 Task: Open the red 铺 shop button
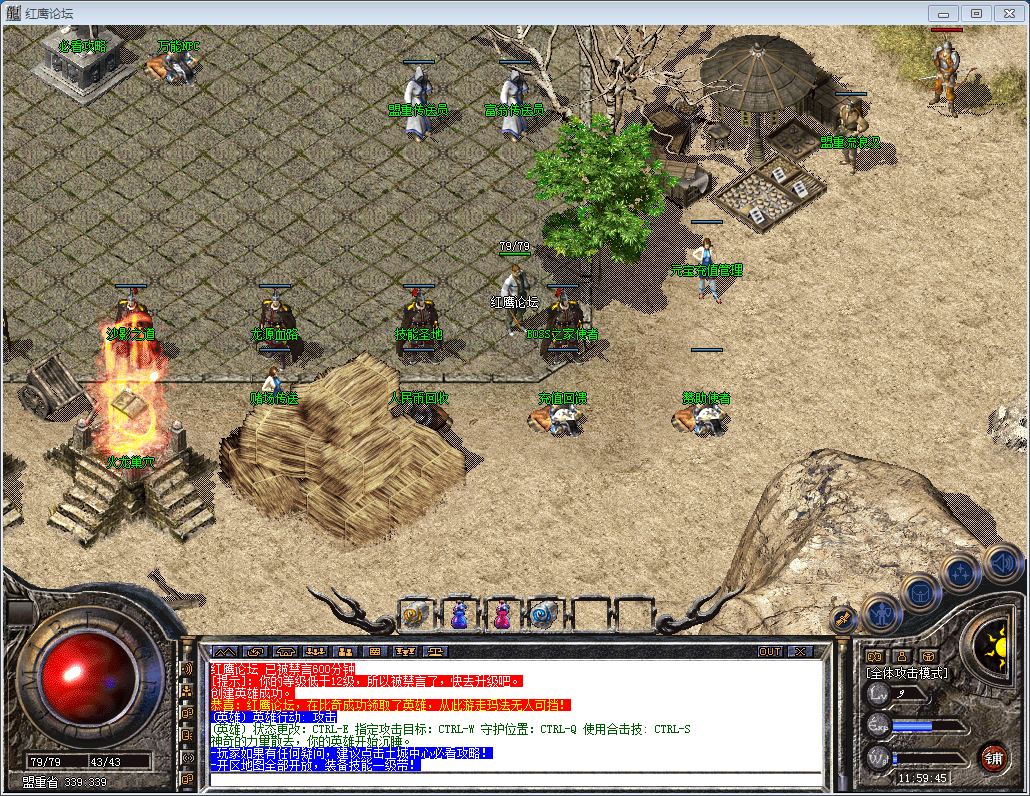point(993,757)
